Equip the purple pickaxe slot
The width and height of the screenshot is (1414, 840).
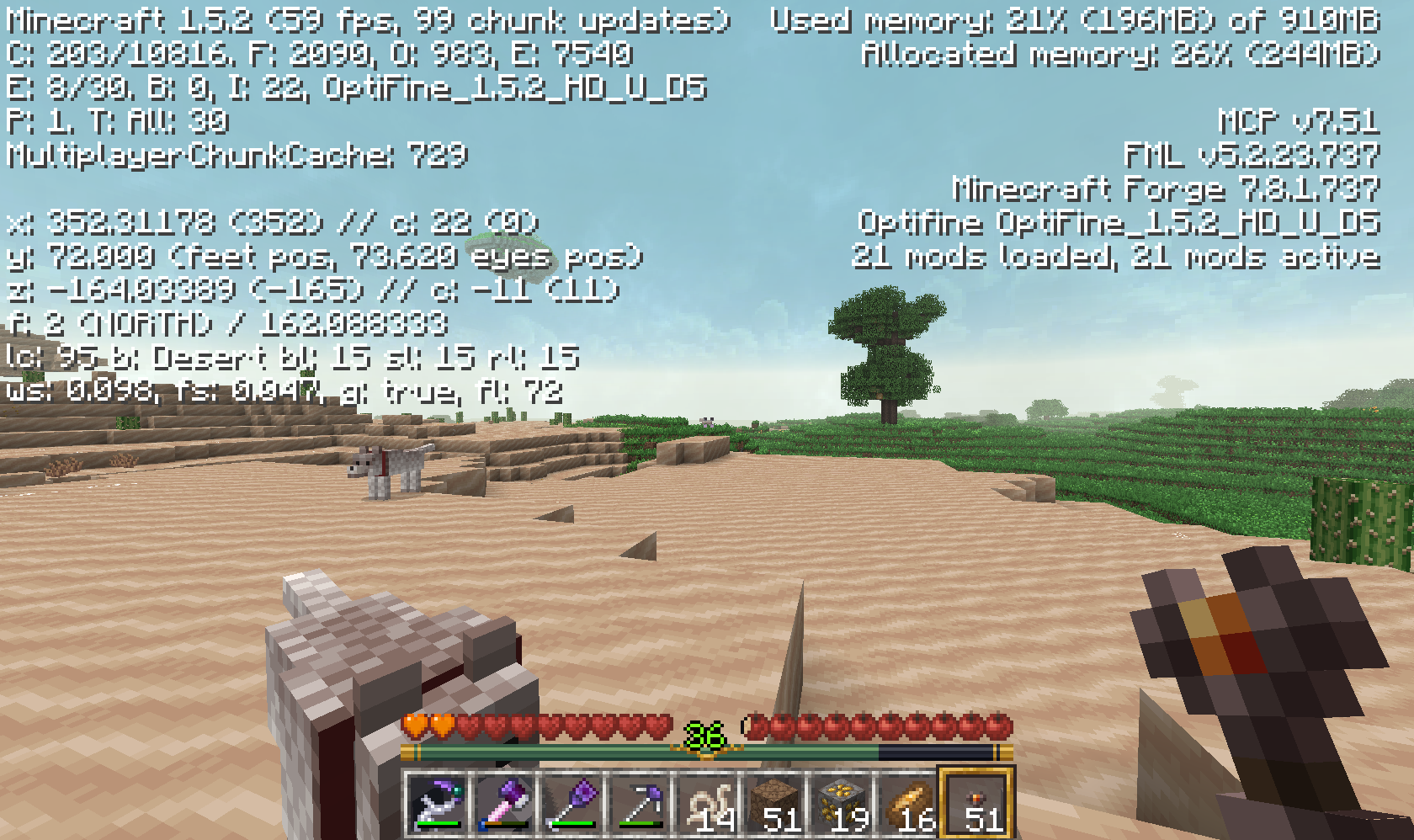[x=640, y=803]
